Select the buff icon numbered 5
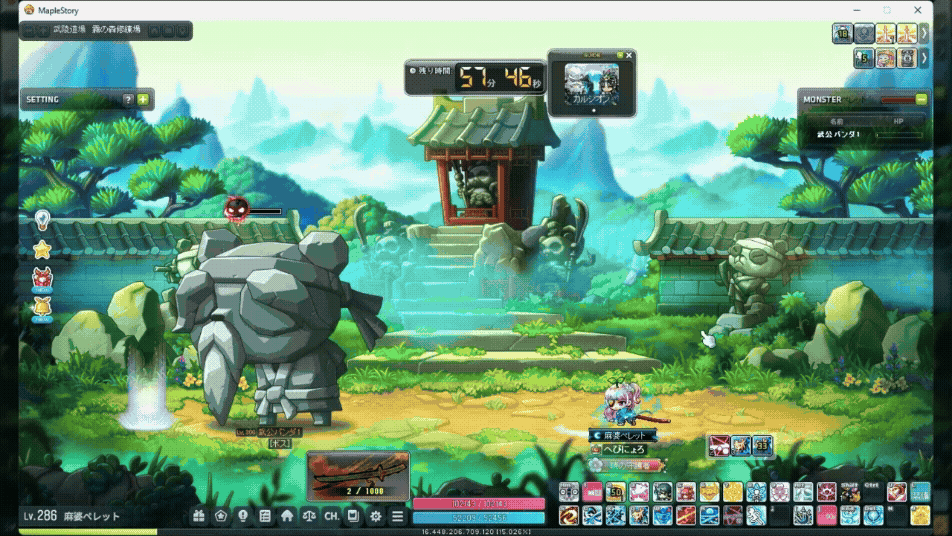 pos(864,59)
